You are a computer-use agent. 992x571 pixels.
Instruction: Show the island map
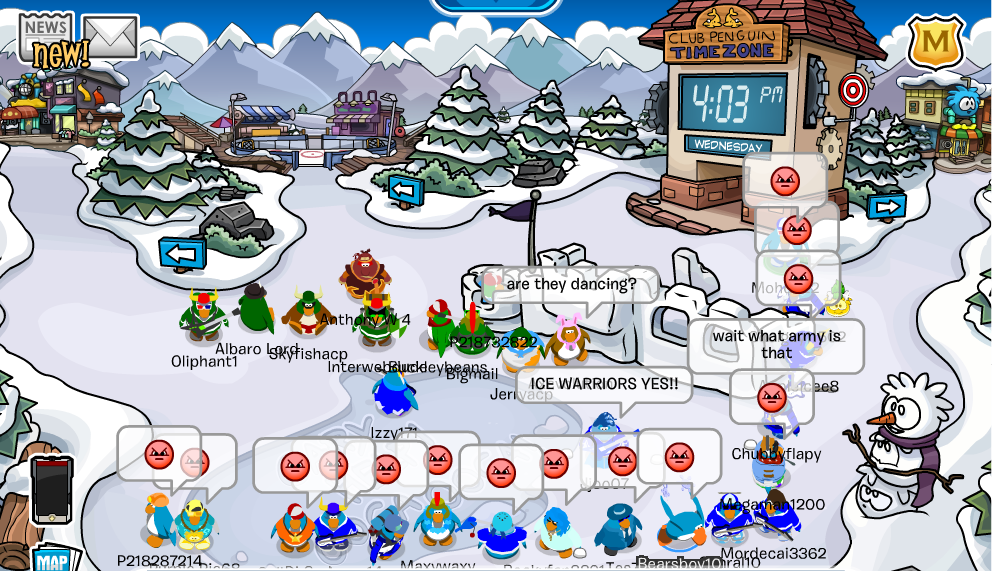[x=52, y=559]
